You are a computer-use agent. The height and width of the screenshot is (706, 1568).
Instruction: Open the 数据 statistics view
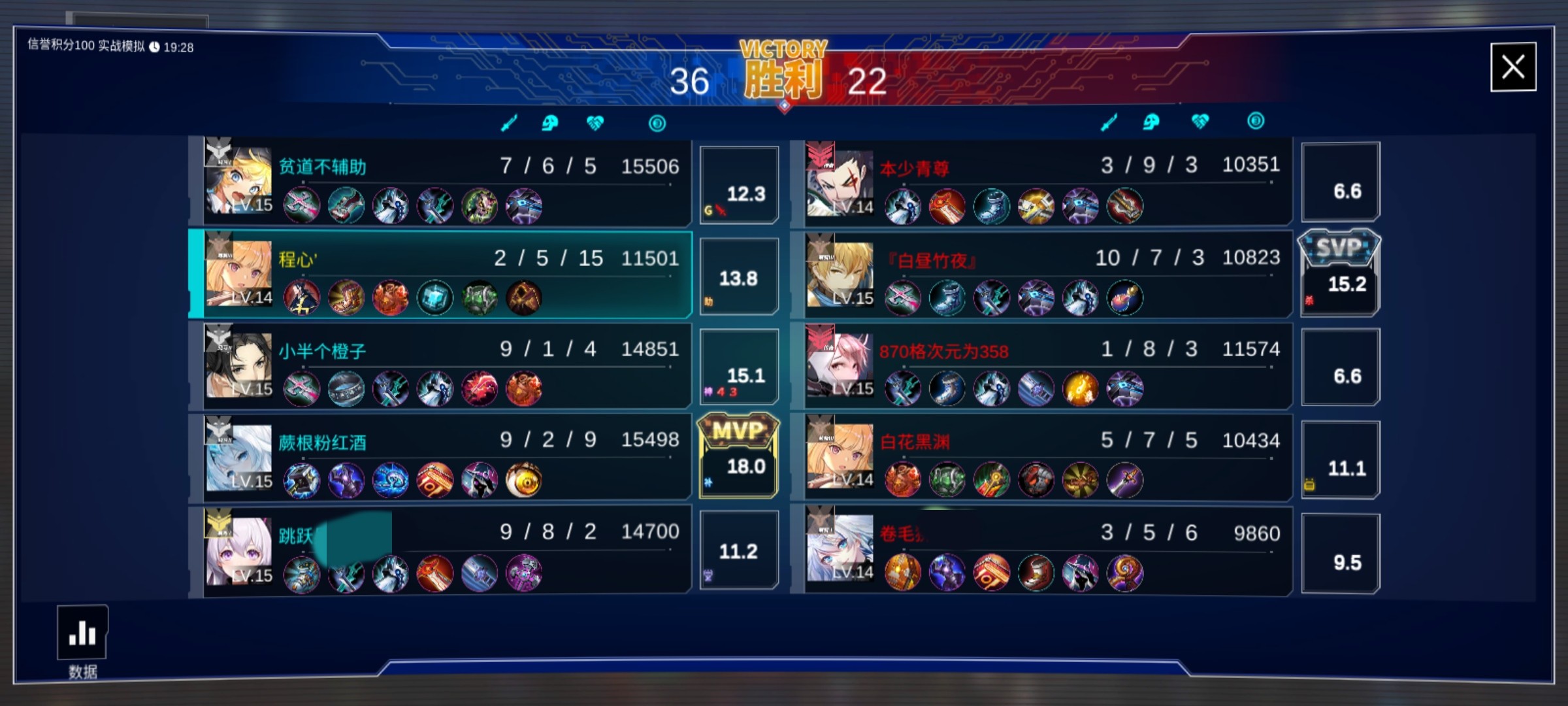(x=82, y=634)
